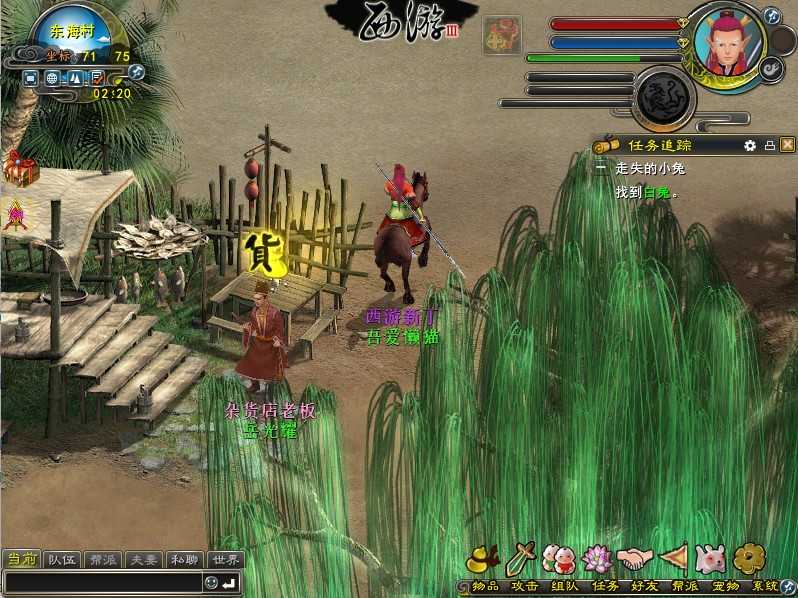
Task: Open the 宠物 pet panel
Action: click(x=710, y=559)
